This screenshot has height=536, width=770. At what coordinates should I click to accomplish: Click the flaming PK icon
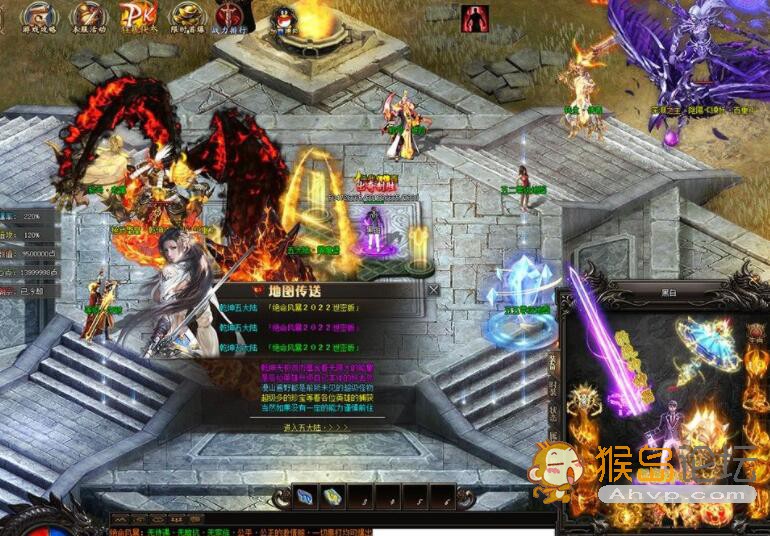(136, 17)
